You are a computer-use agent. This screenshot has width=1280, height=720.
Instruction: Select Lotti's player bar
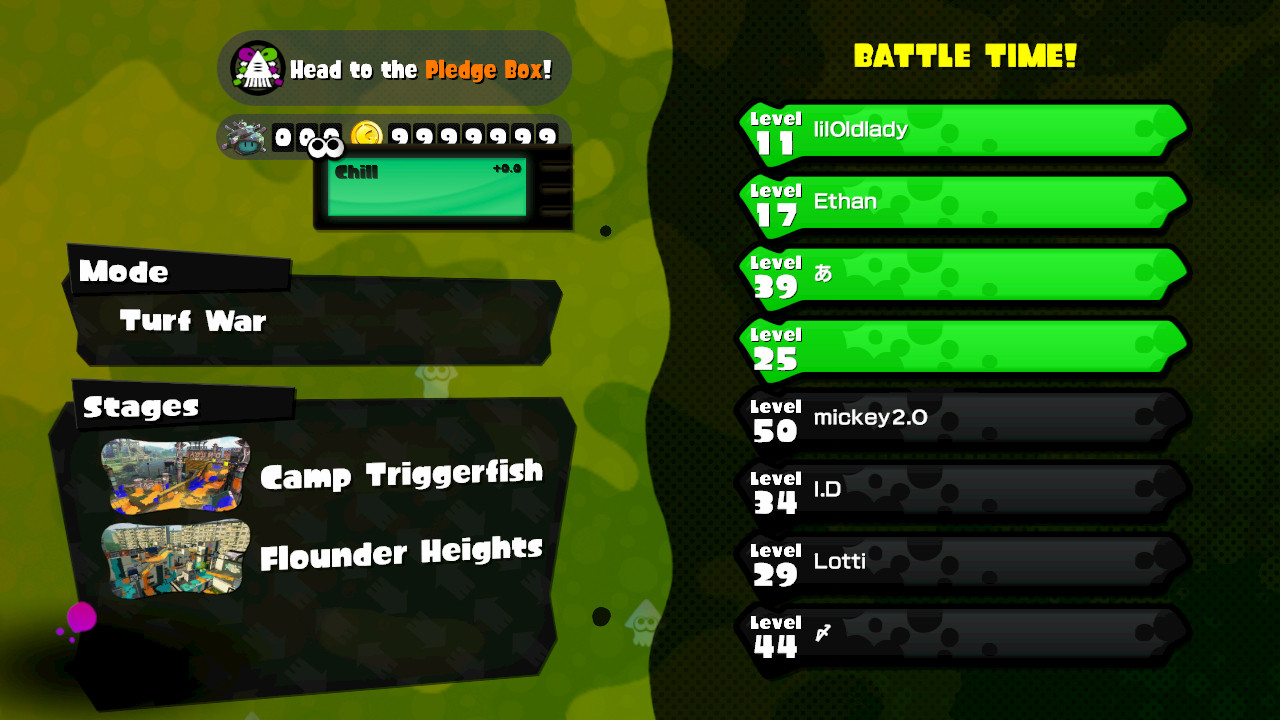pyautogui.click(x=960, y=563)
